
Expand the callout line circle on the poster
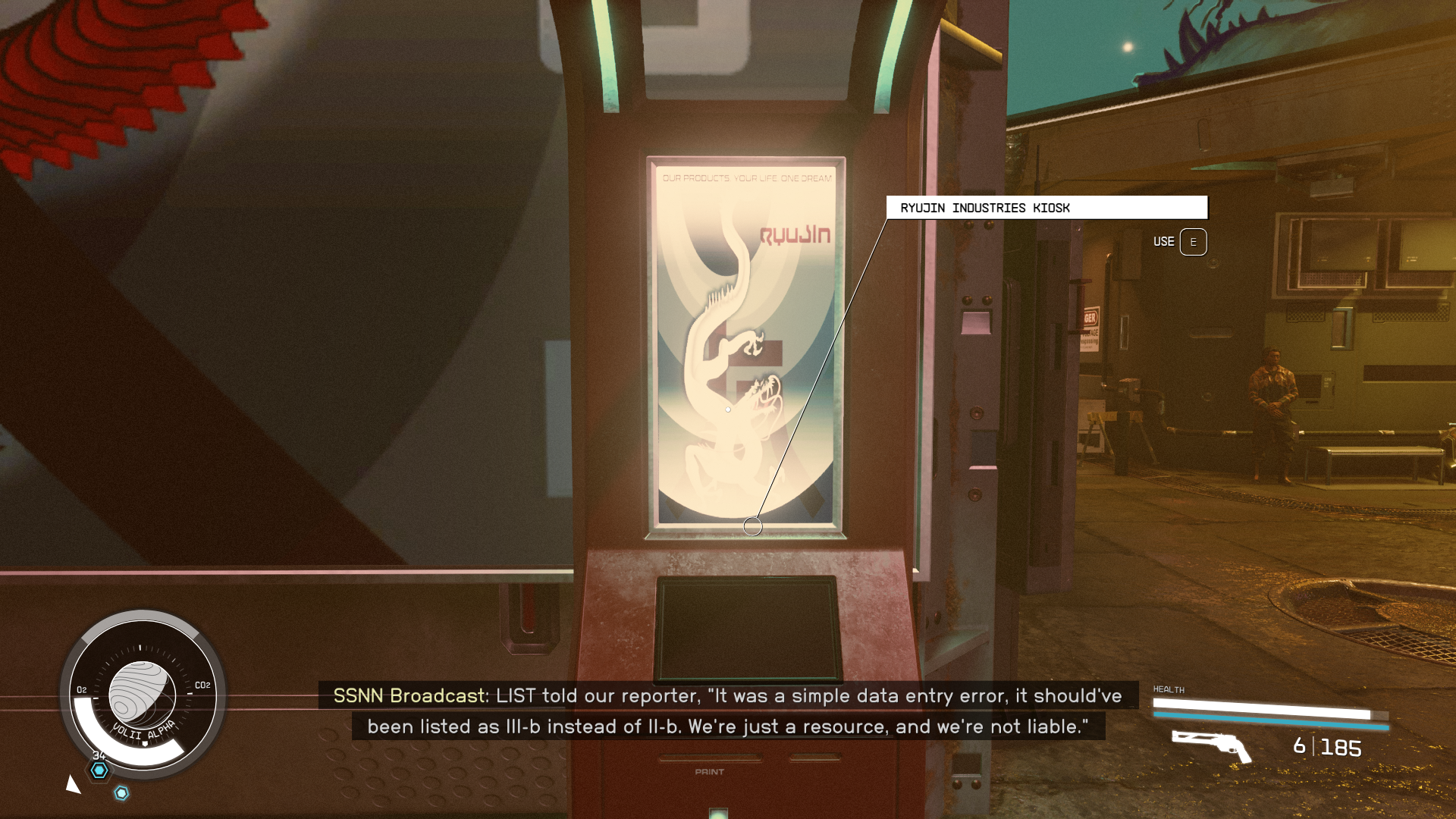pos(753,524)
